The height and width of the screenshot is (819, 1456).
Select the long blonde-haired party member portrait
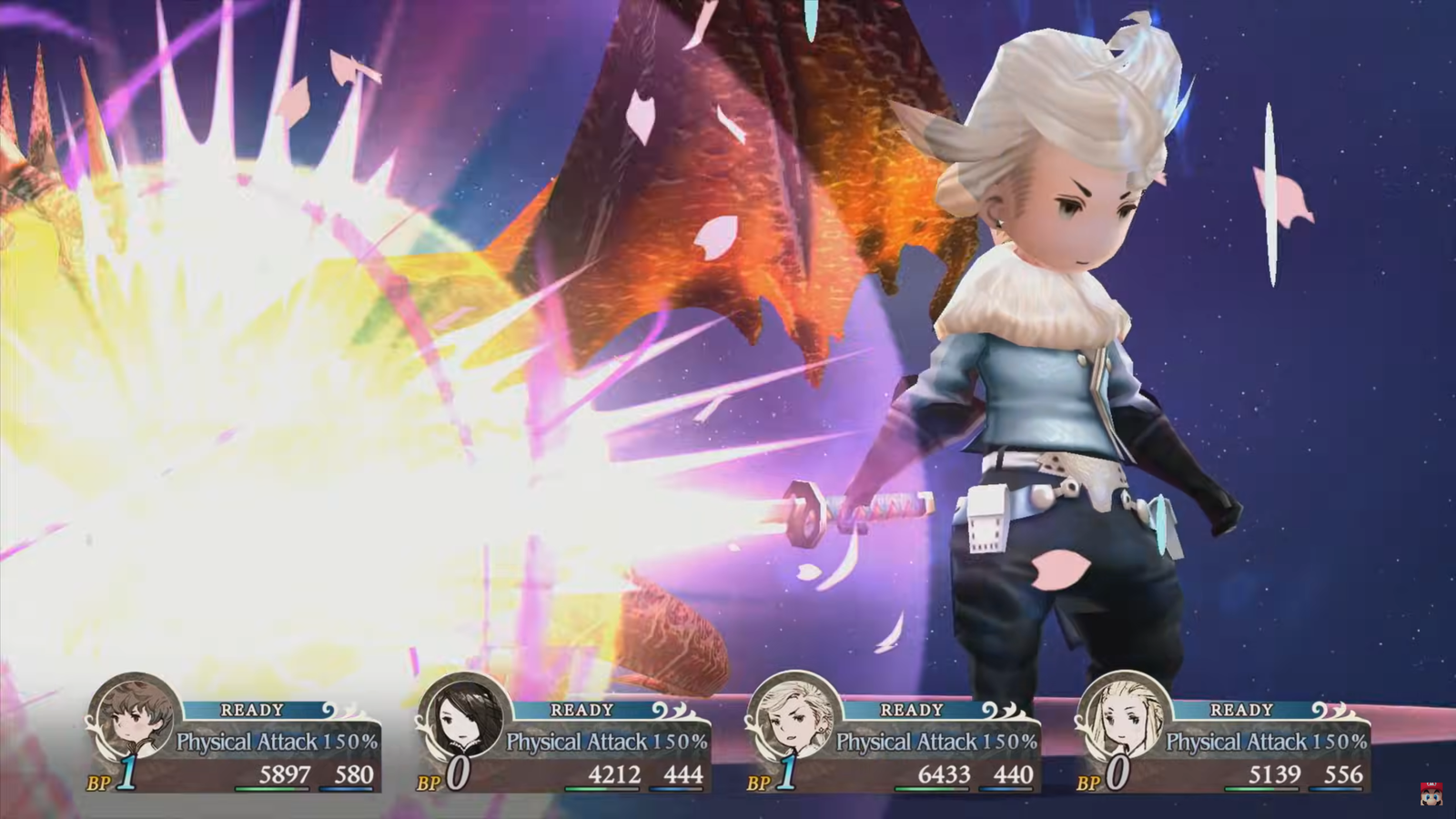pyautogui.click(x=1123, y=717)
